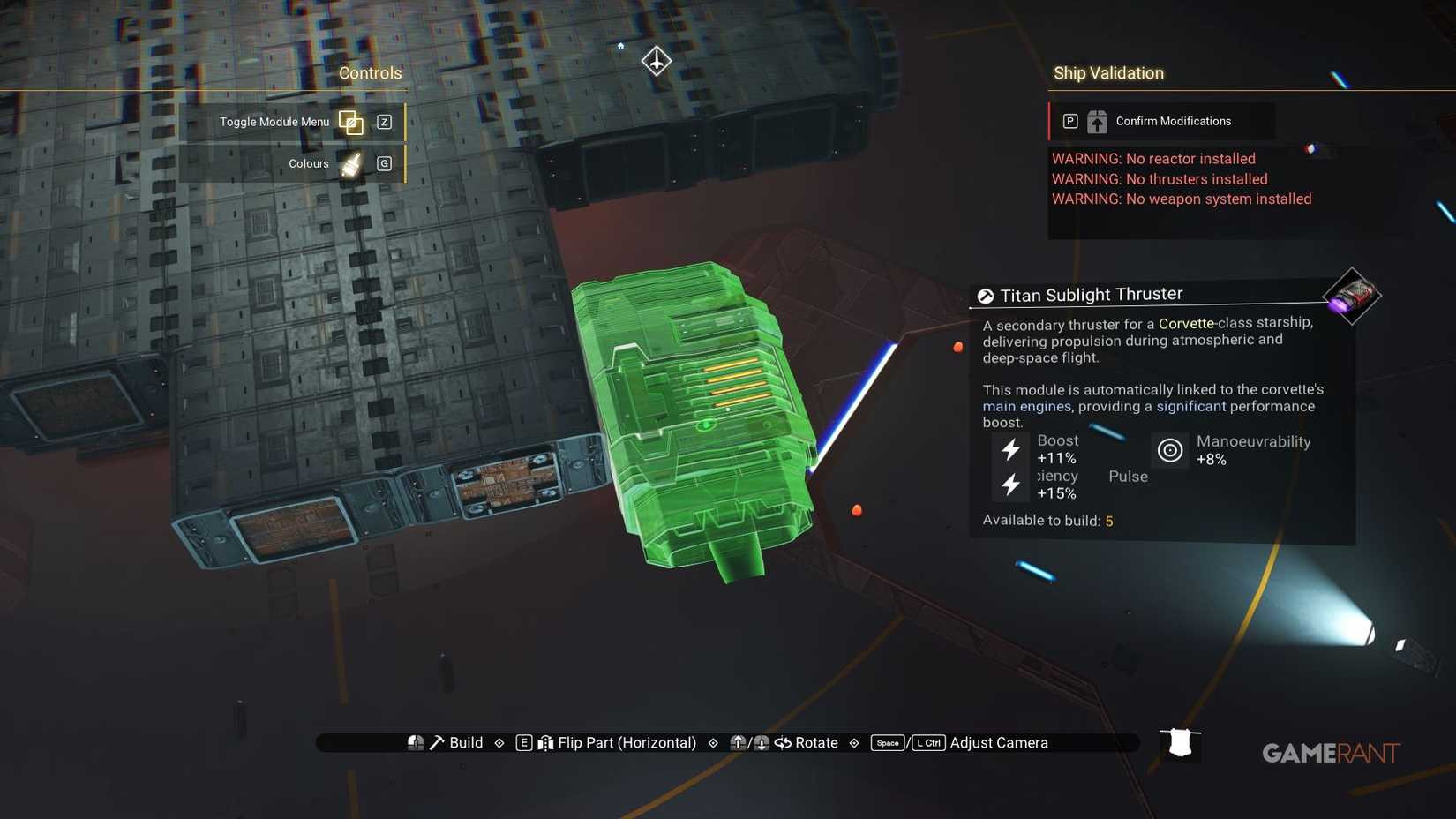Open the diamond expander beside Build

coord(499,742)
